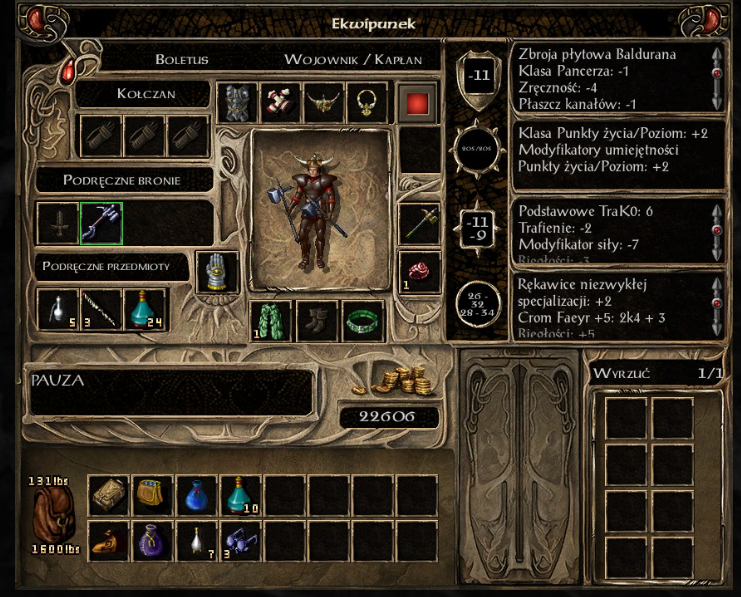741x597 pixels.
Task: Click the horned helmet slot
Action: (x=323, y=103)
